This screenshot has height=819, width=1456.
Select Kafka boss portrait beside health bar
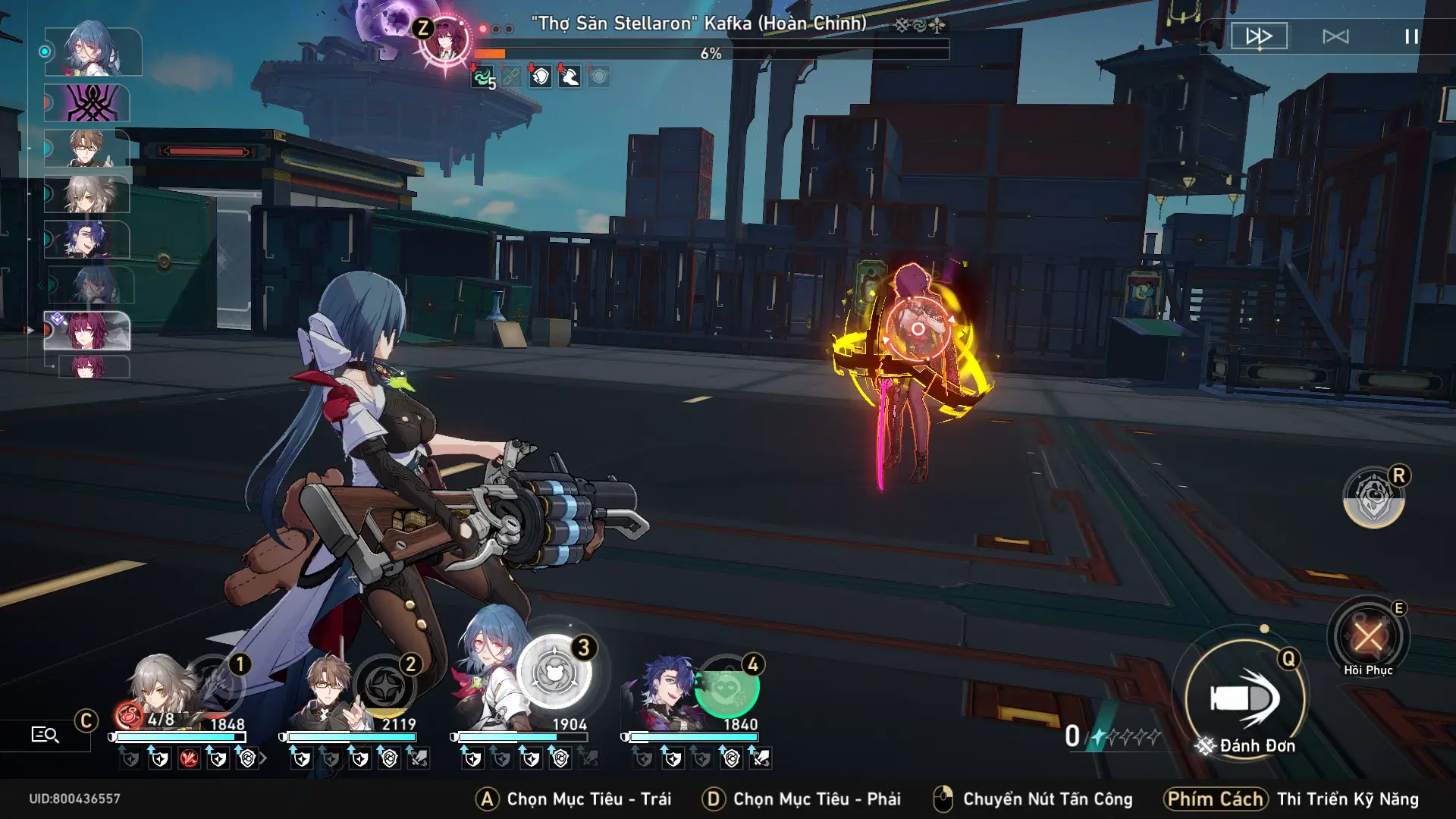(x=445, y=41)
